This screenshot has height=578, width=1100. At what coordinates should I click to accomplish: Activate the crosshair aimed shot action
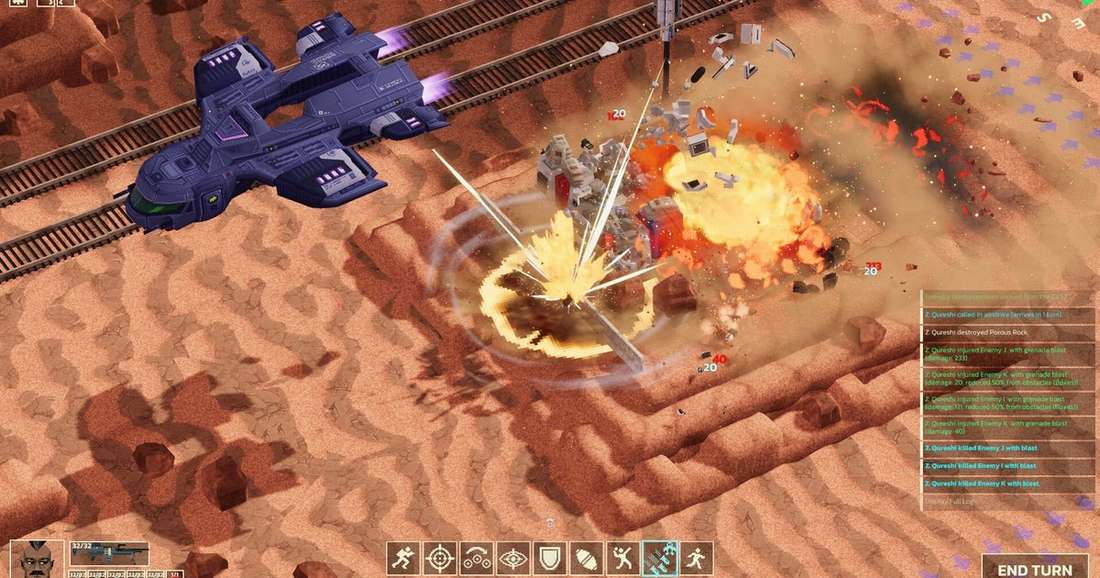point(440,558)
